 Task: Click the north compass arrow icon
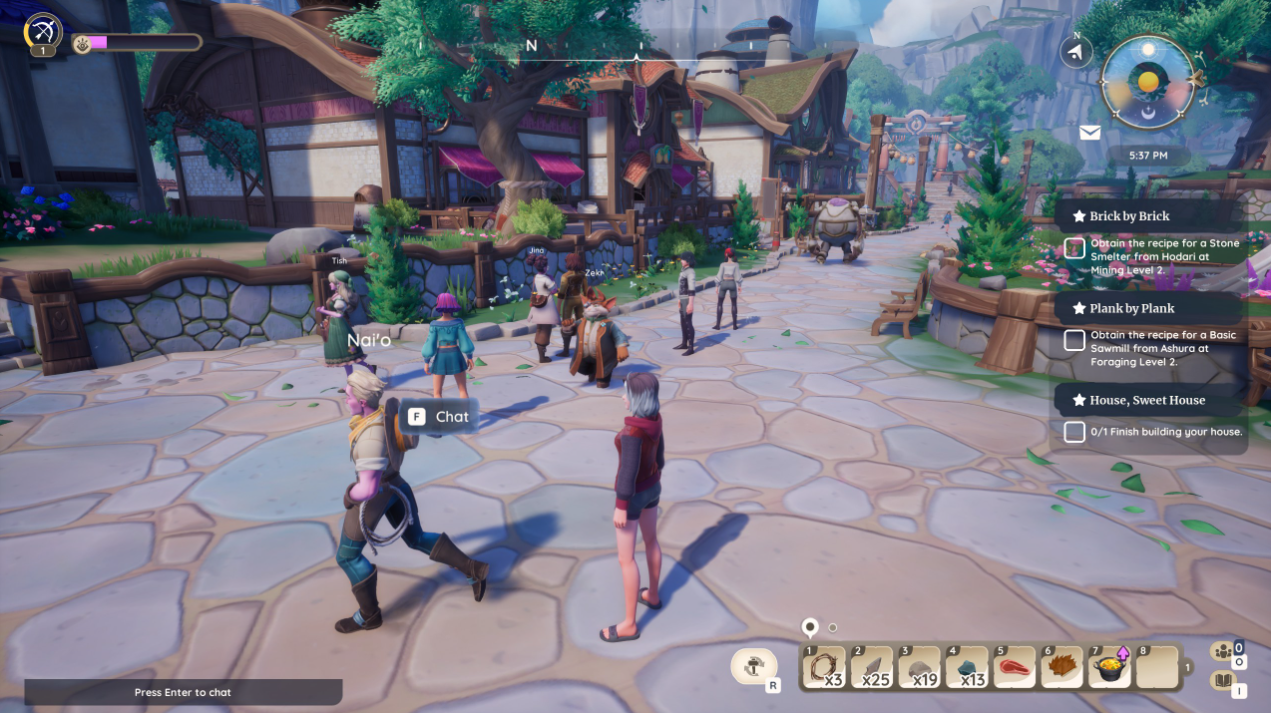(1075, 52)
